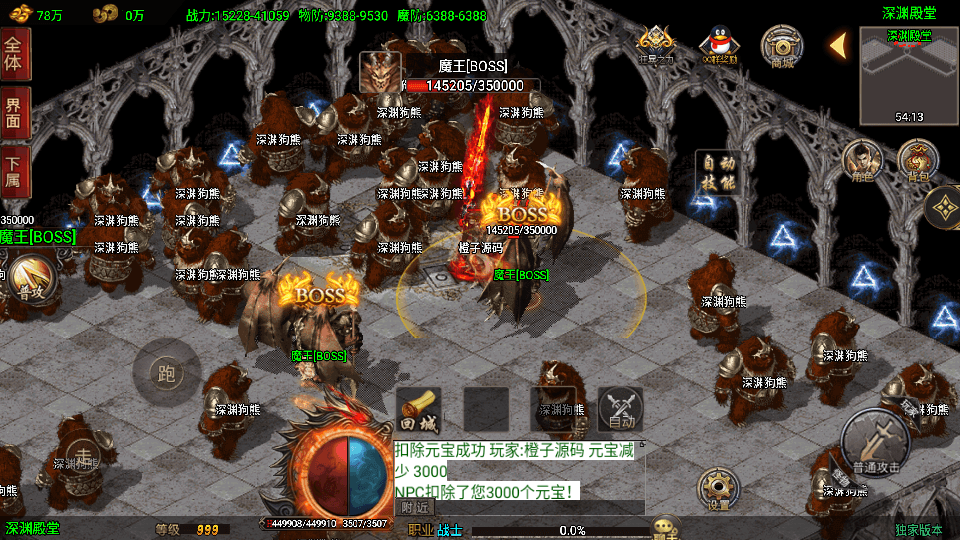Viewport: 960px width, 540px height.
Task: Switch chat to the 附近 channel
Action: (416, 507)
